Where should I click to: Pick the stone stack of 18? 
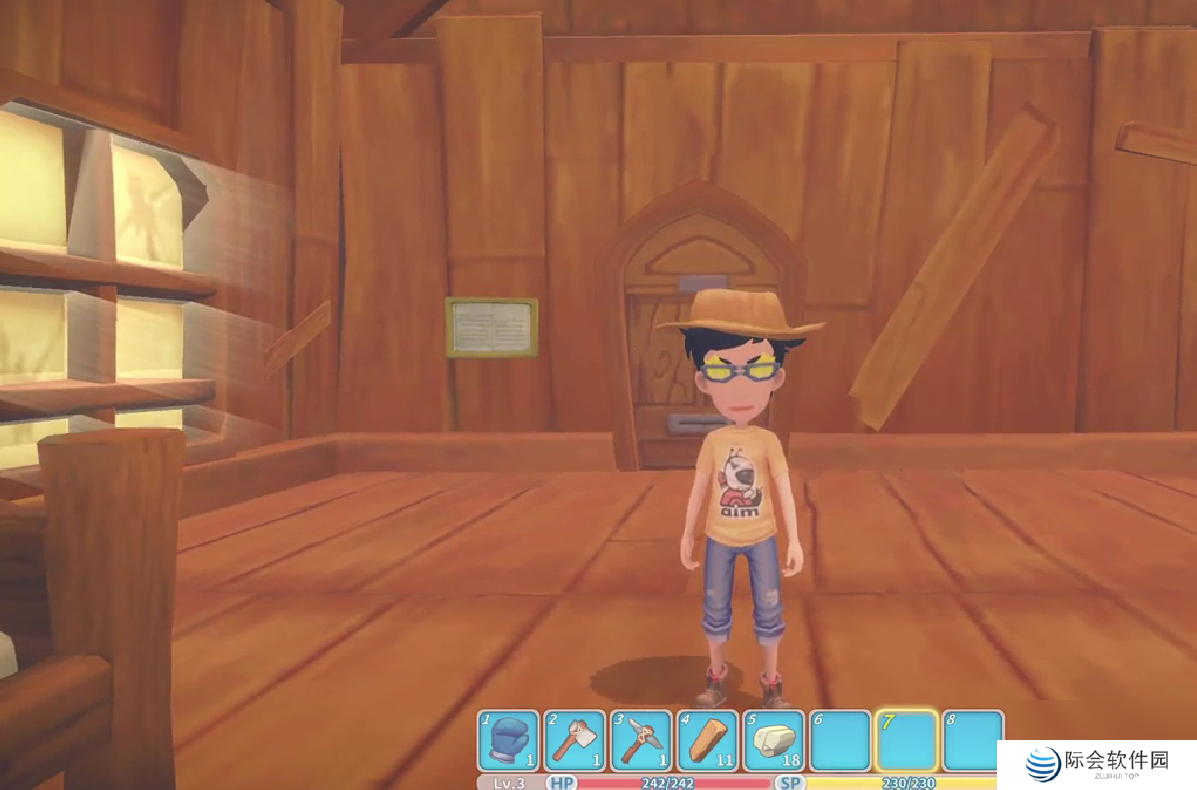pos(773,741)
